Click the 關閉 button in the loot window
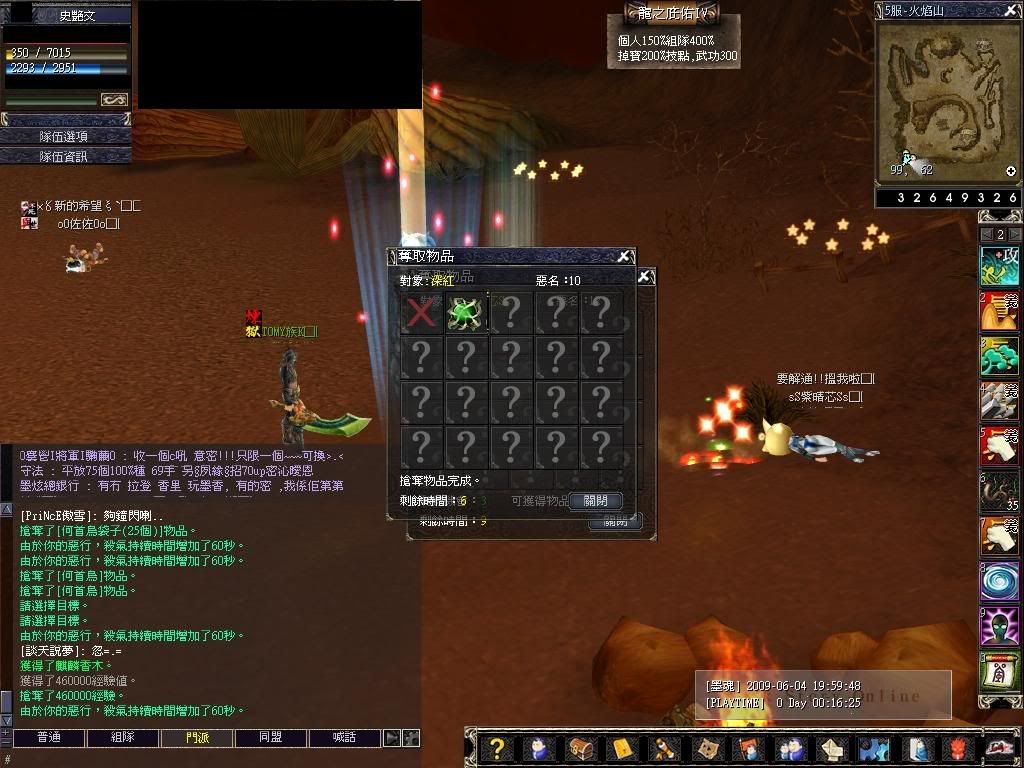 click(x=595, y=500)
